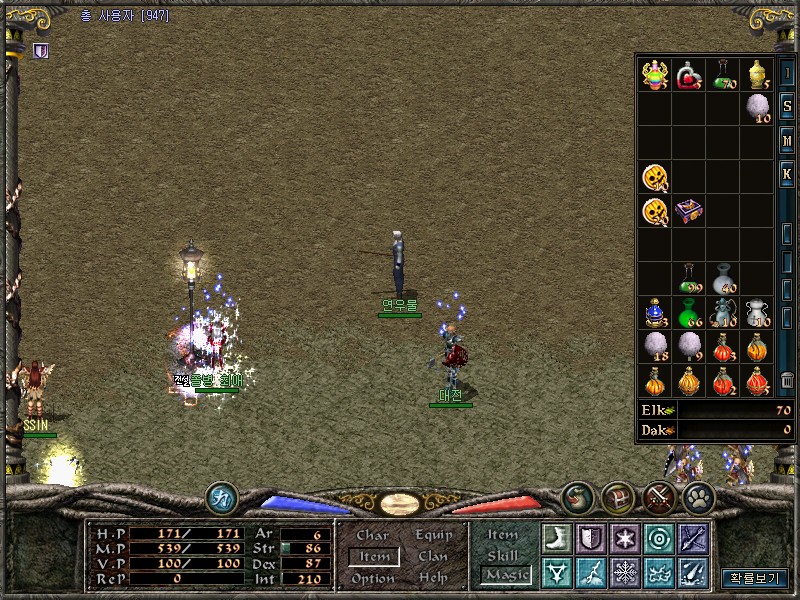Activate the boot spell icon
800x600 pixels.
click(556, 538)
